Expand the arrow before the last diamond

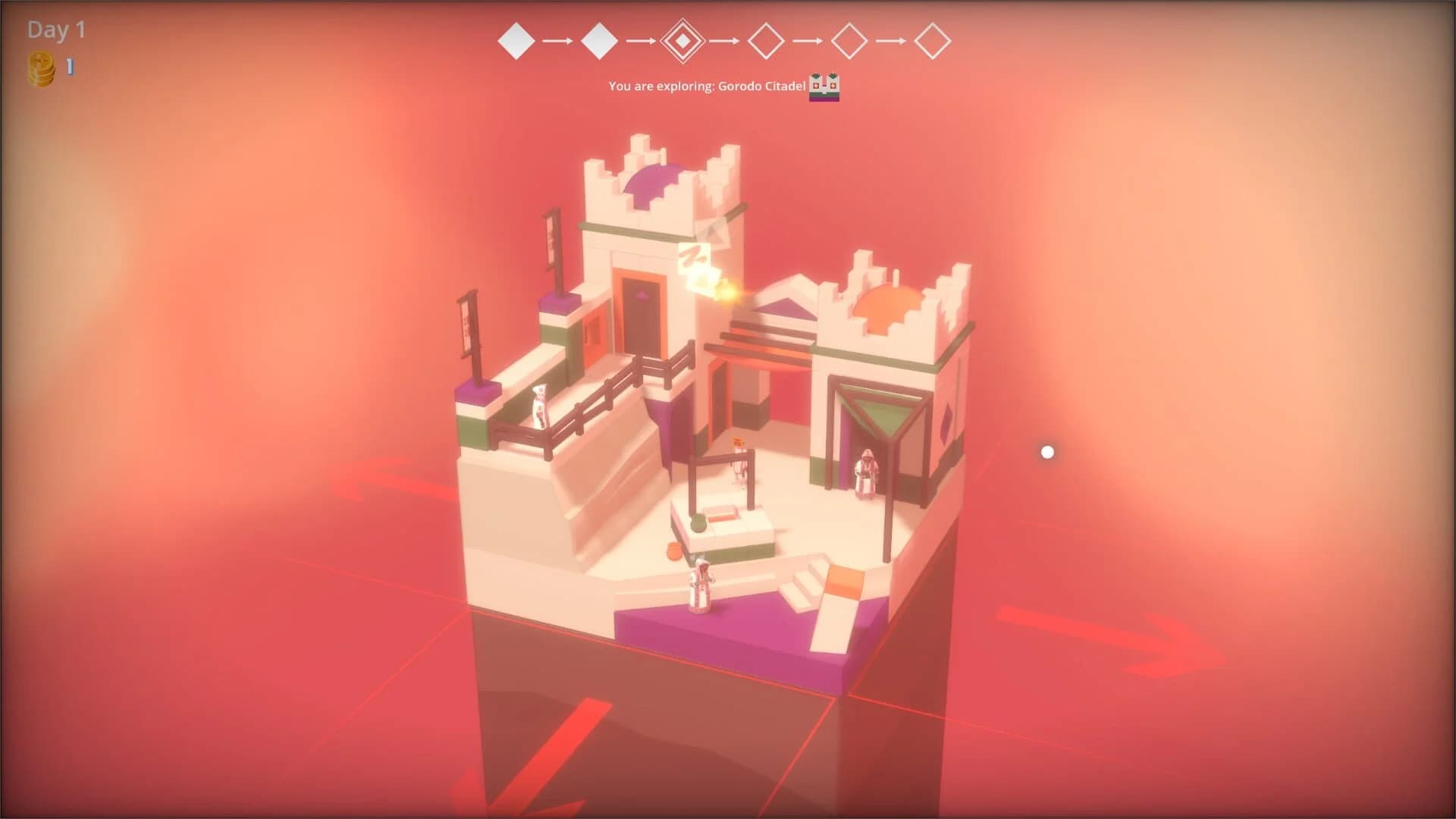coord(890,42)
